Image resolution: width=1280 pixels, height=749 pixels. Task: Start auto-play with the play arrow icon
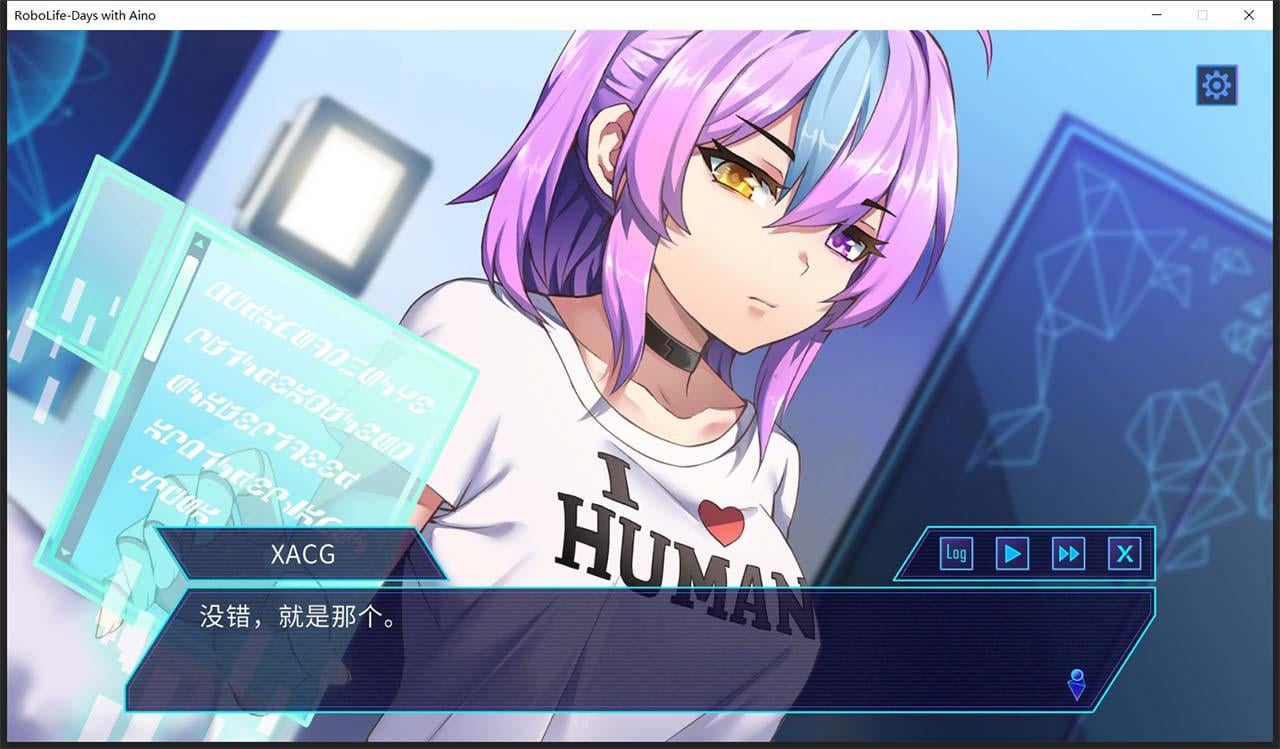1011,552
